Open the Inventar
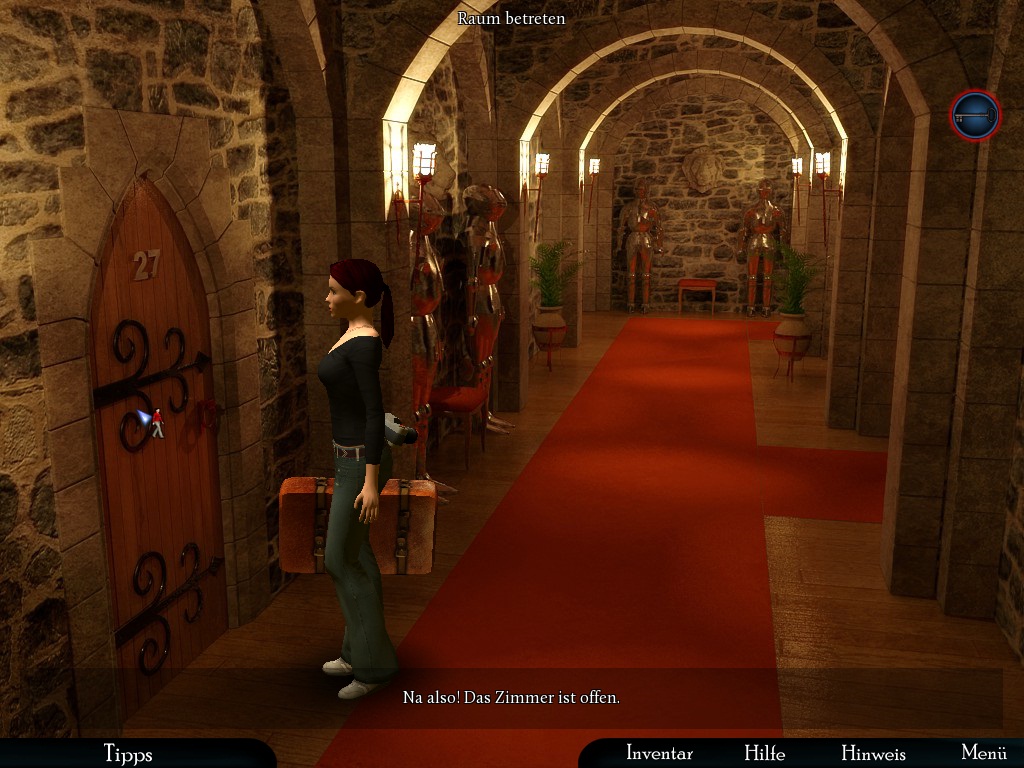The height and width of the screenshot is (768, 1024). point(659,753)
